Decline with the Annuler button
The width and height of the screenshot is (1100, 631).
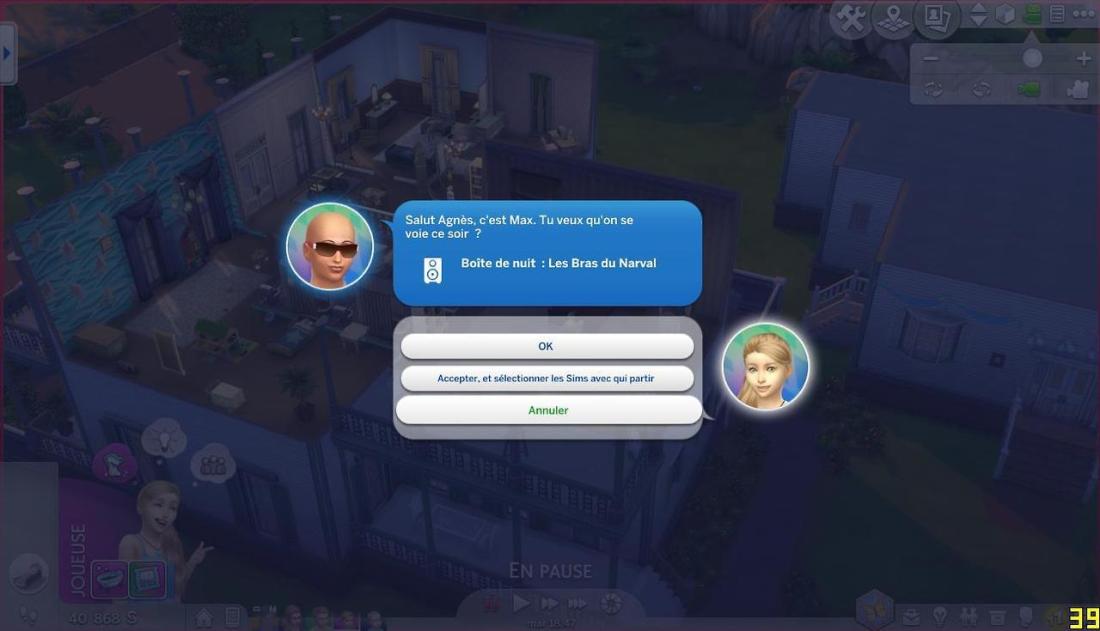[547, 410]
